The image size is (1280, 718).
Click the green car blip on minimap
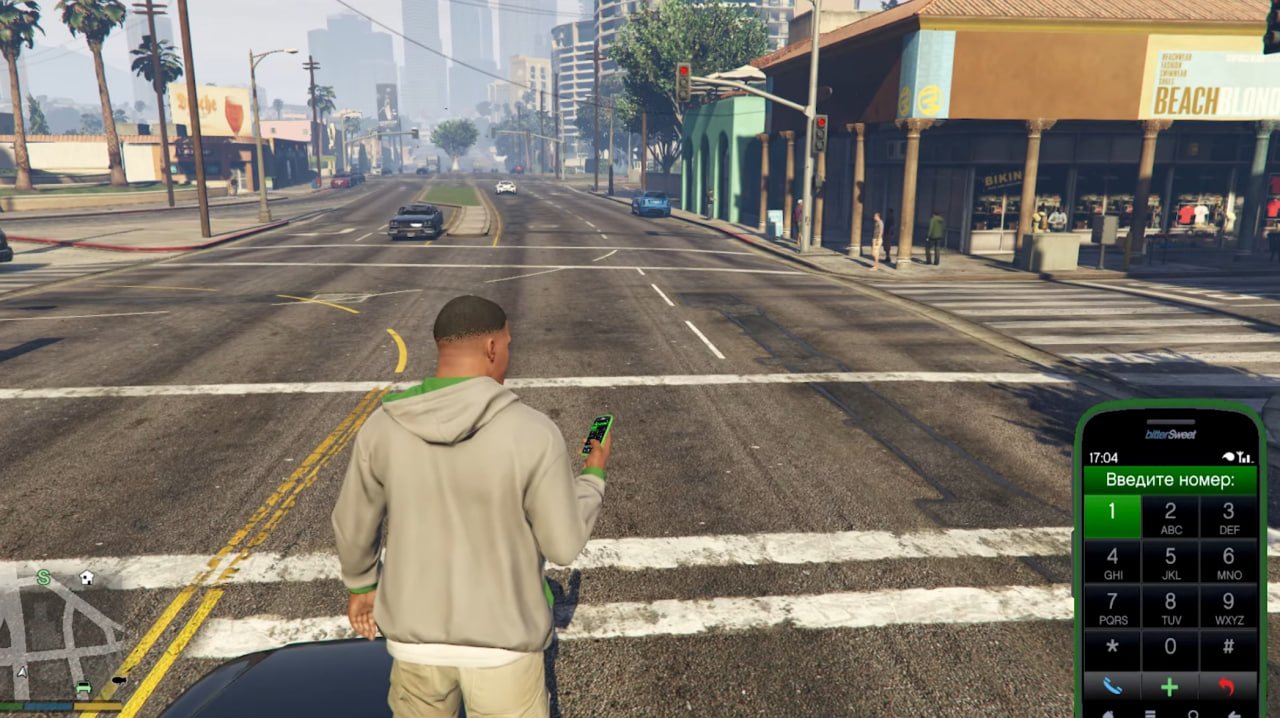click(84, 688)
